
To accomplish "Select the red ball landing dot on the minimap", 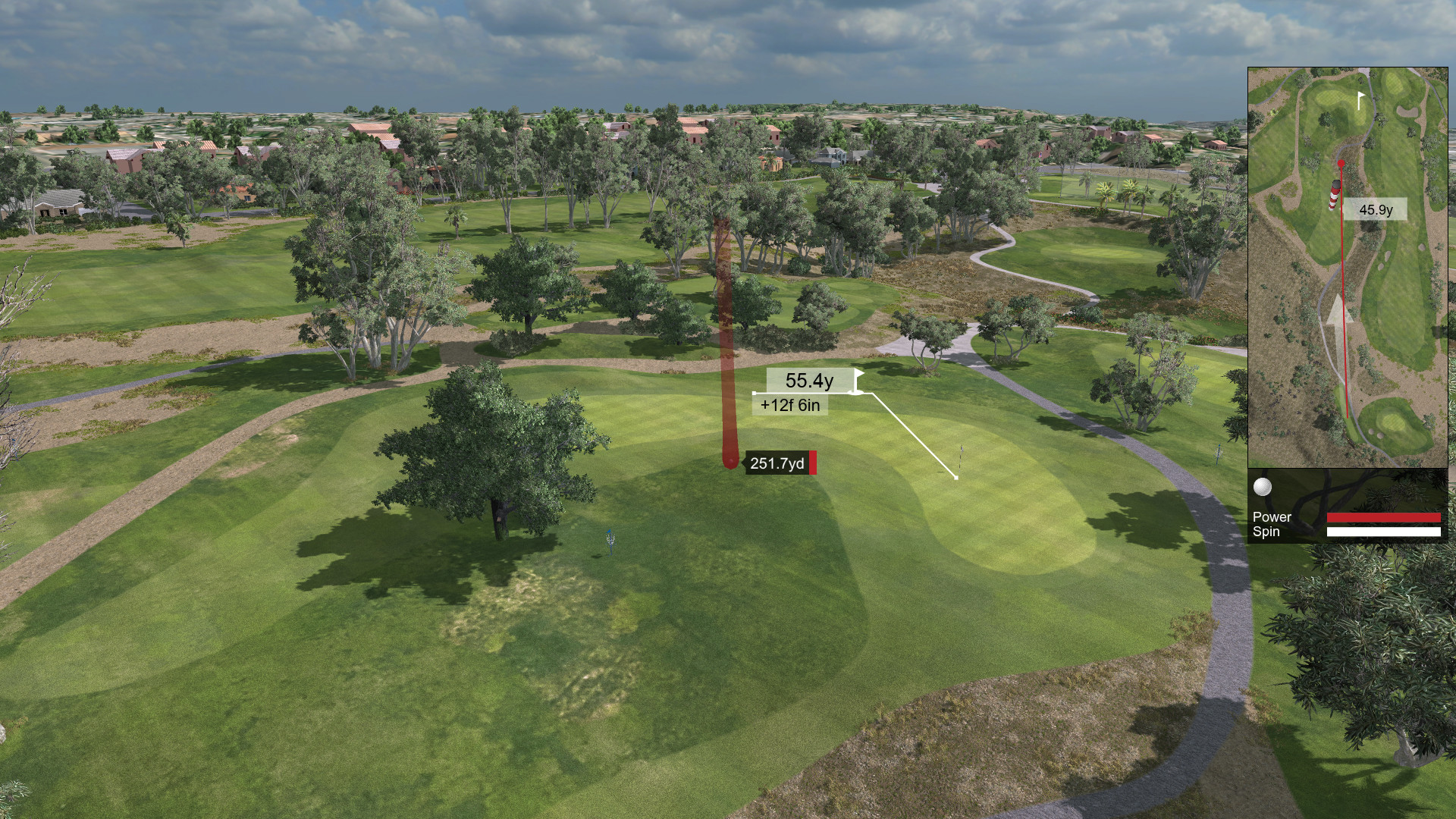I will coord(1341,162).
